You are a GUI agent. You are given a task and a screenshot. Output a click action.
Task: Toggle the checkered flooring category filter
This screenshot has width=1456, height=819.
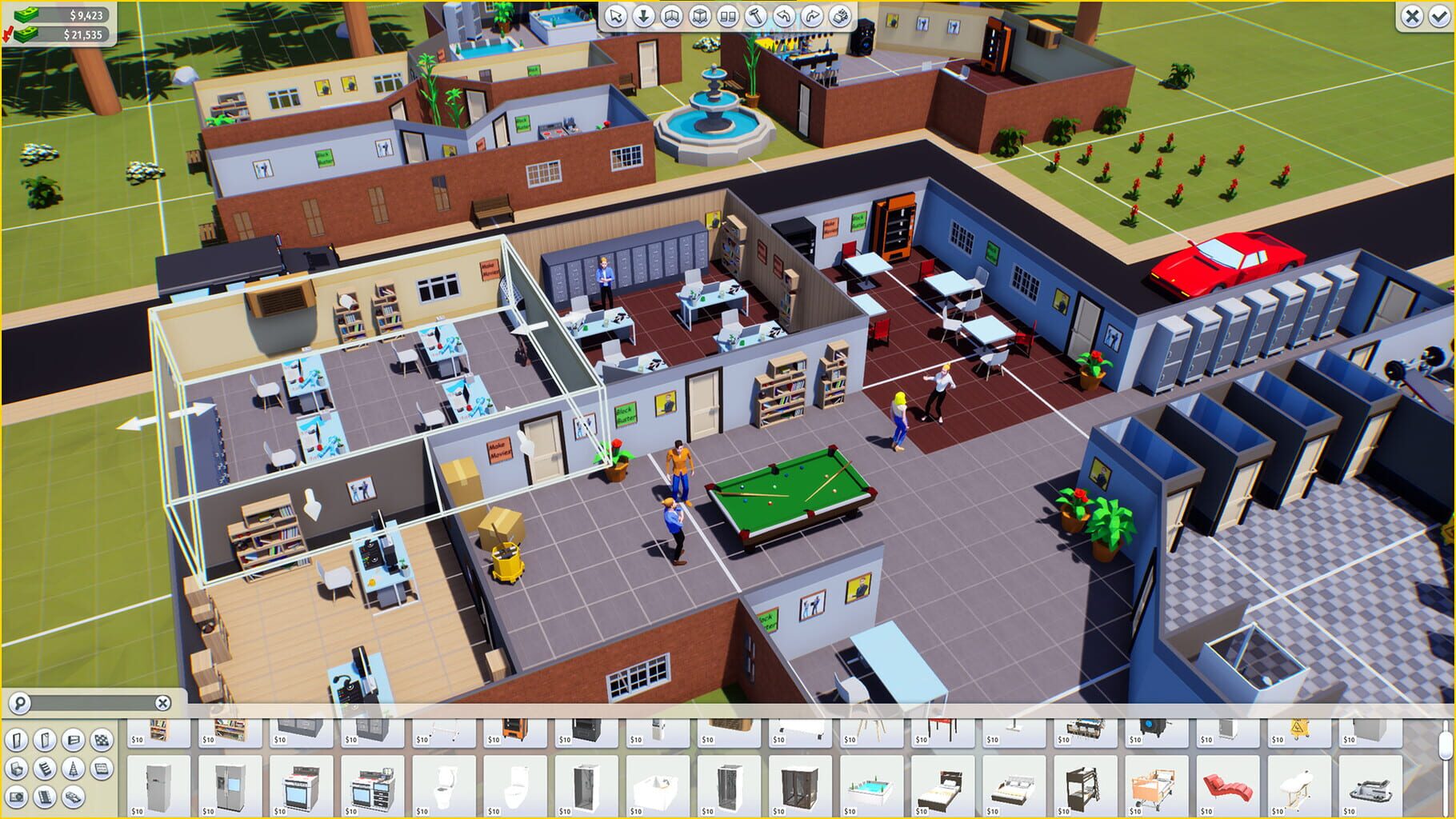[102, 740]
